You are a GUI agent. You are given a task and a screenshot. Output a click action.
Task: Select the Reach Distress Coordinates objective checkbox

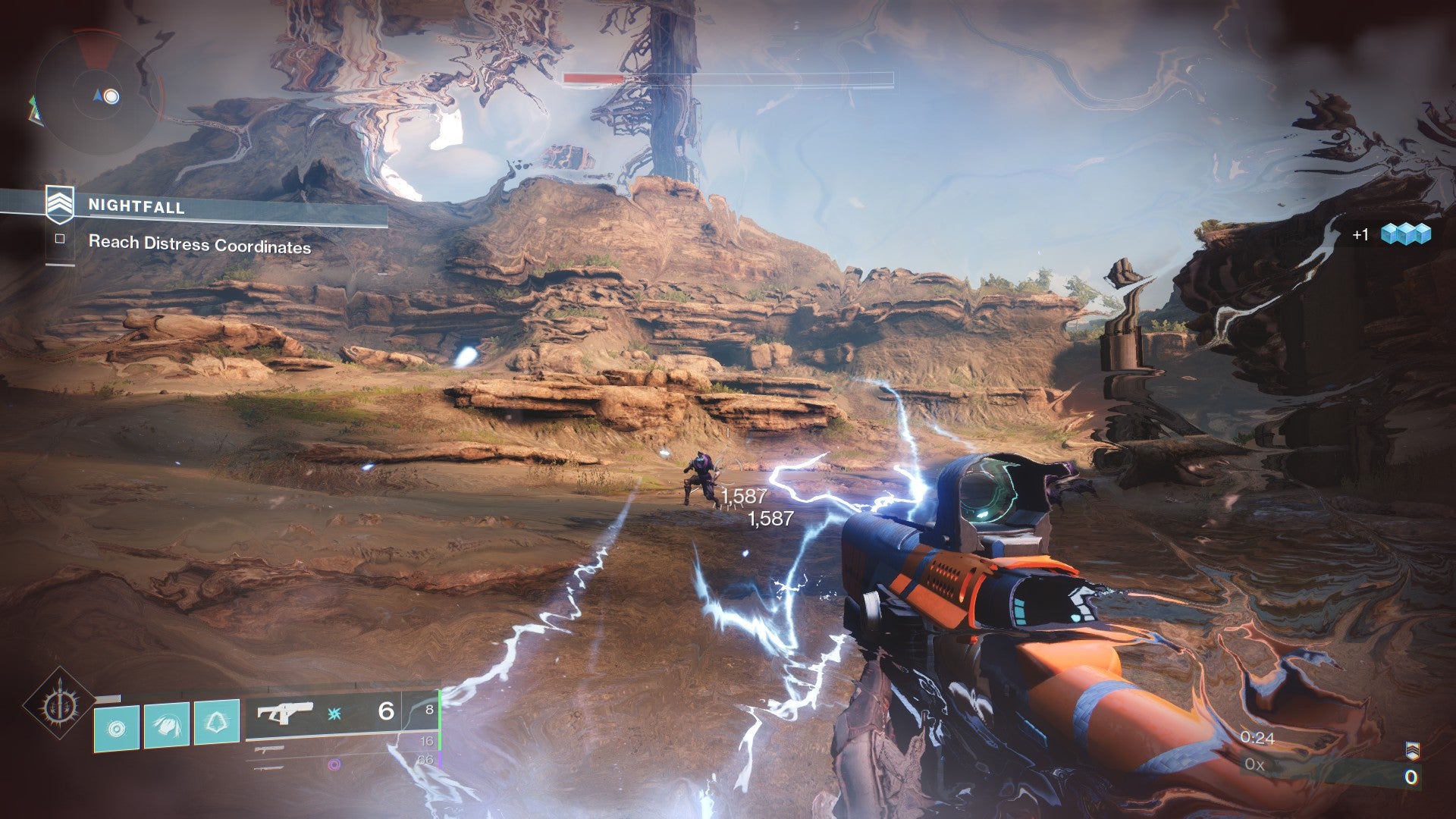[60, 239]
